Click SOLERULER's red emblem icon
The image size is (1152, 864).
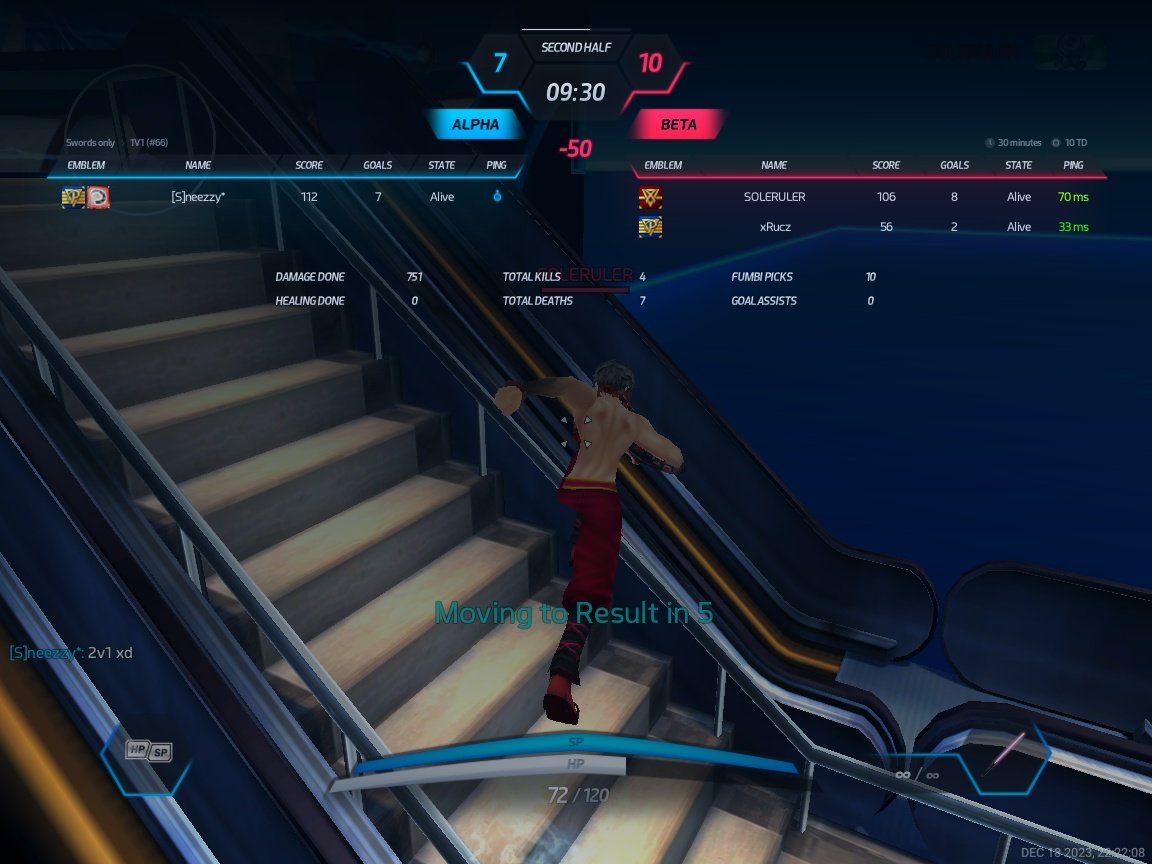pyautogui.click(x=650, y=197)
